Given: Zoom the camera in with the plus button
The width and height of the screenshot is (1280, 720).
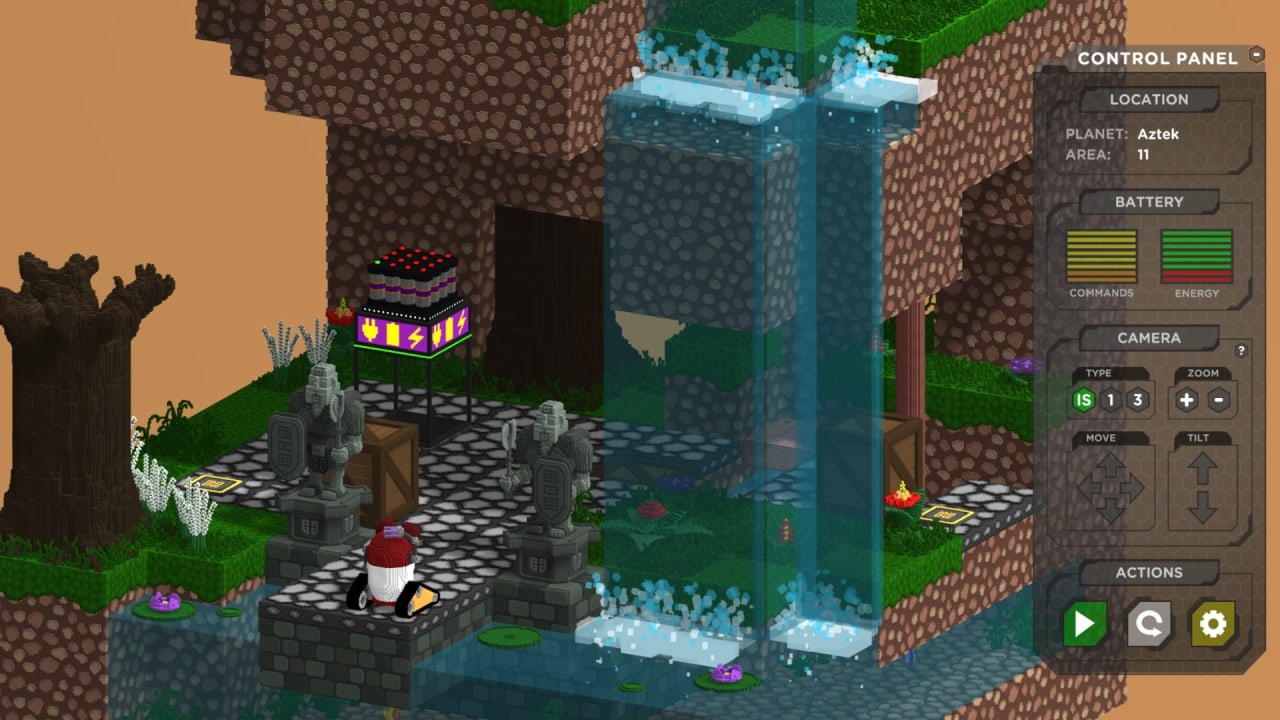Looking at the screenshot, I should coord(1187,400).
